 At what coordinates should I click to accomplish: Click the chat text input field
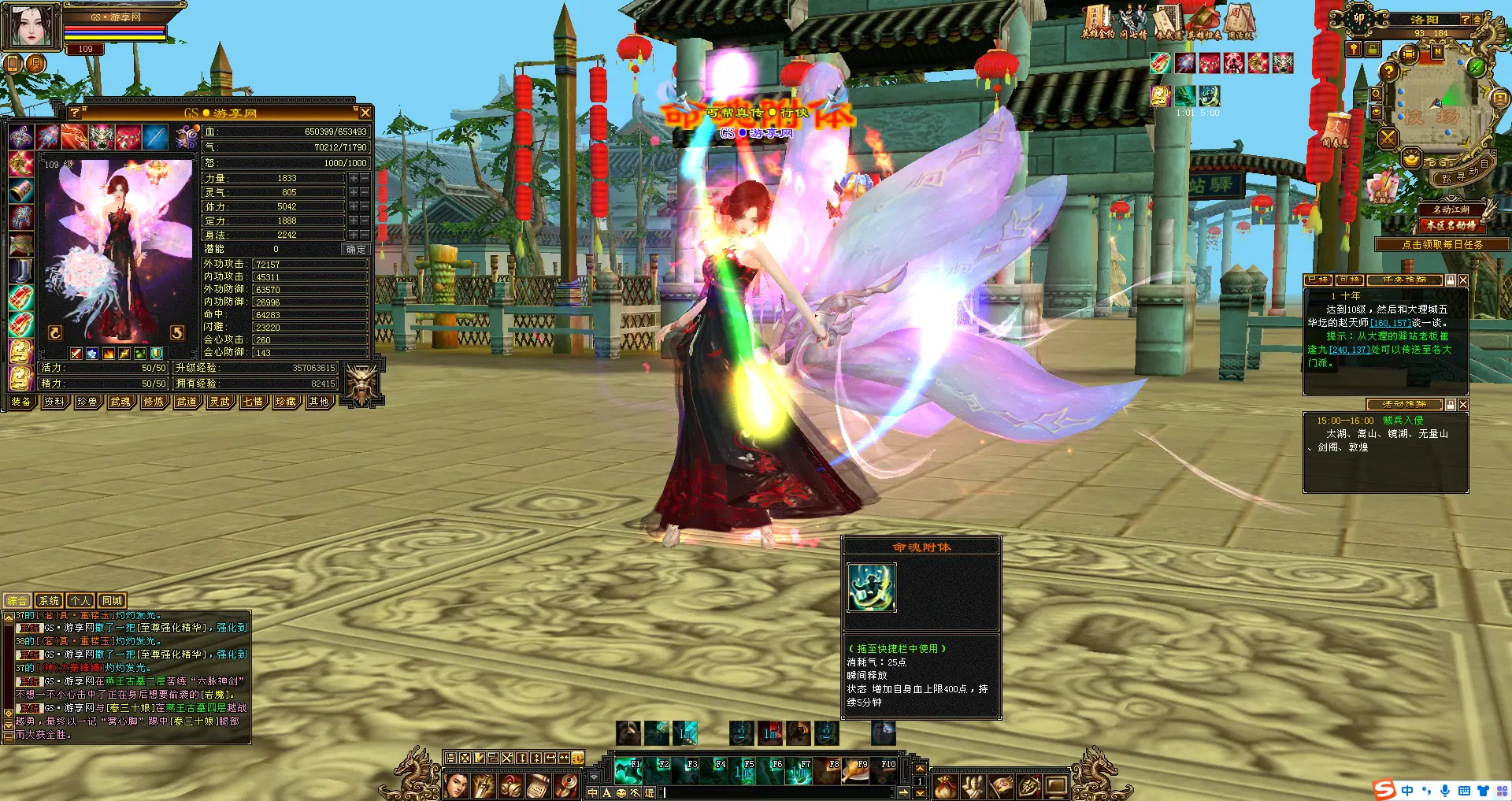[780, 793]
